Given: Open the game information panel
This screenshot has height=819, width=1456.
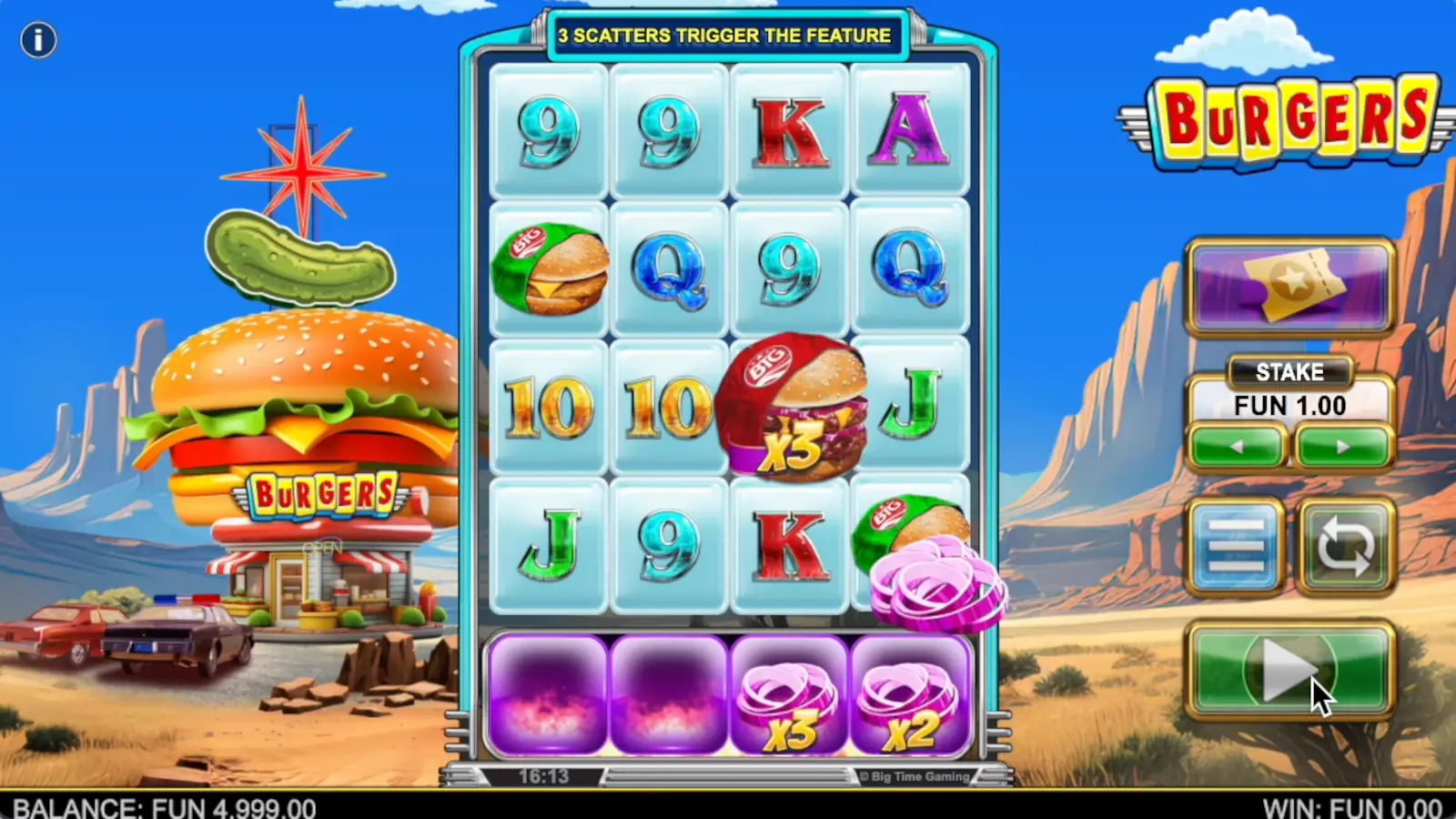Looking at the screenshot, I should [38, 40].
